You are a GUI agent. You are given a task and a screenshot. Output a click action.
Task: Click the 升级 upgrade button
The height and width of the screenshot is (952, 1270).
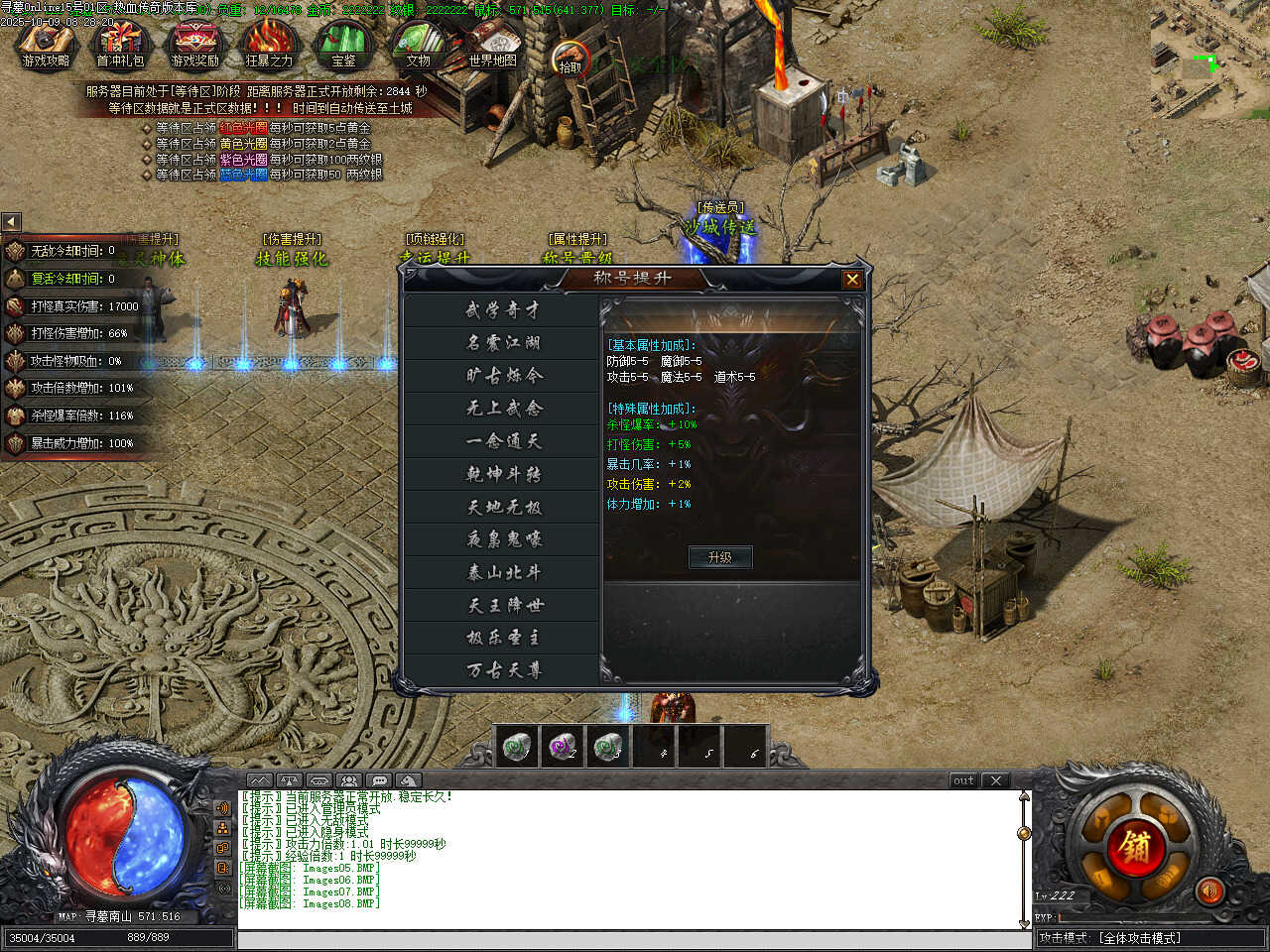[x=720, y=557]
